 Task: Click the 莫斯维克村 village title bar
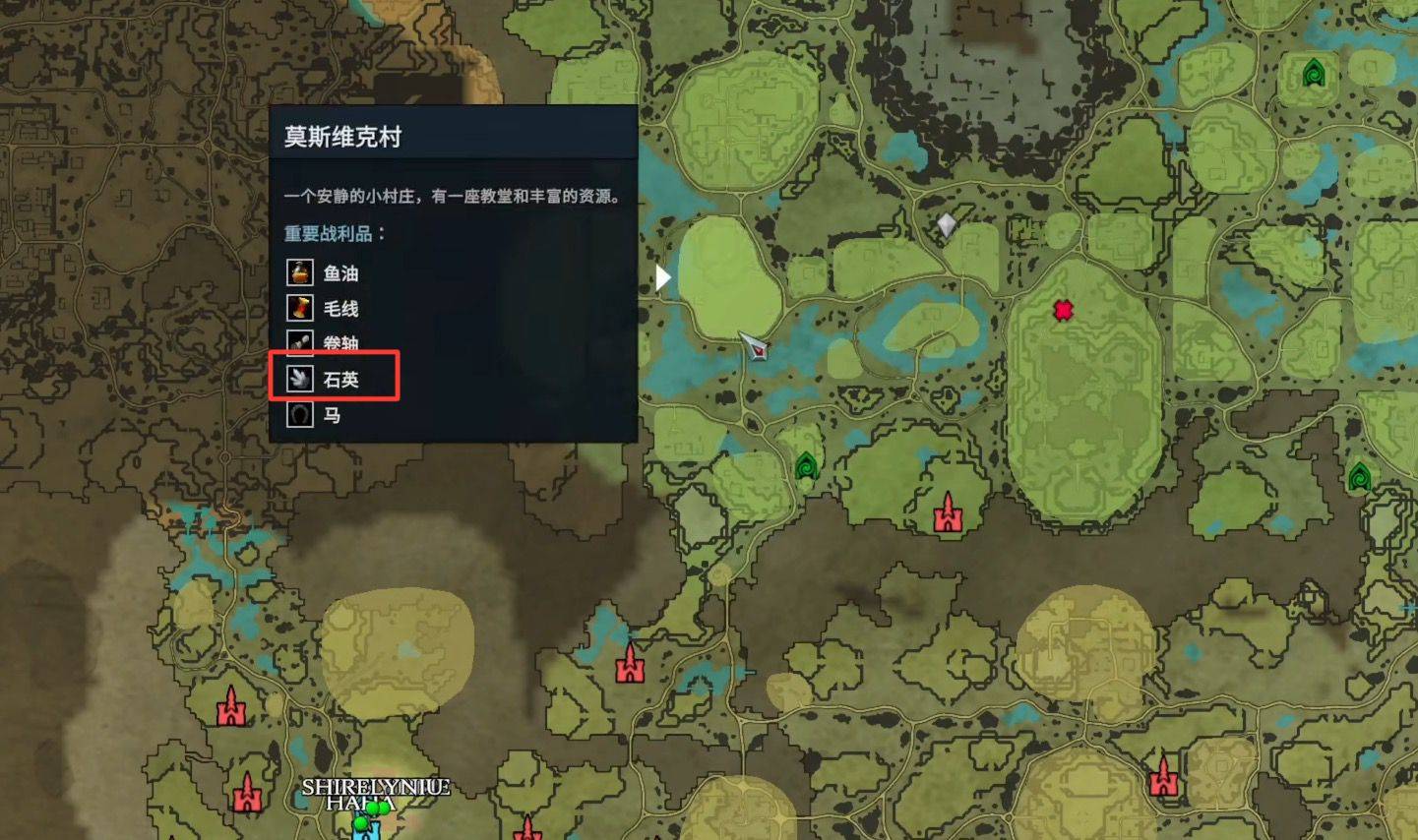point(453,135)
